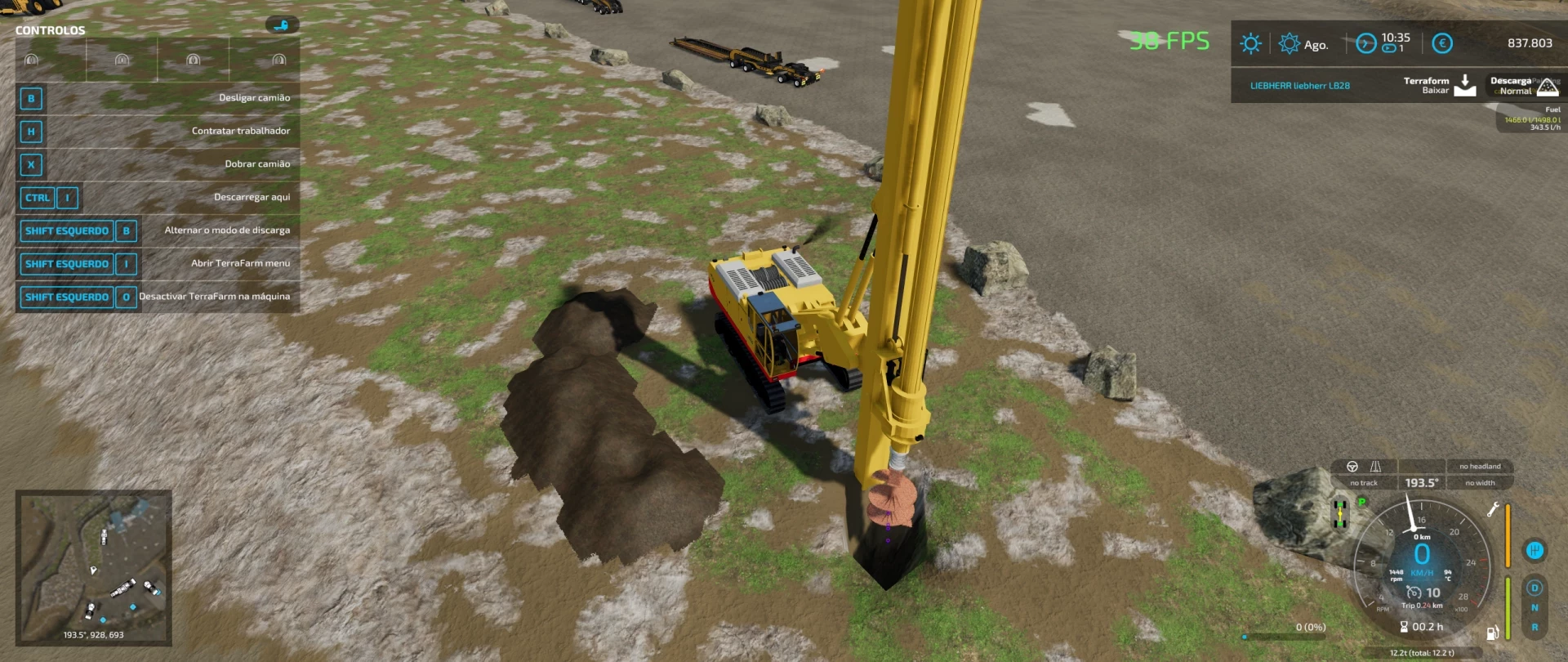Toggle cruise control on the dashboard
The image size is (1568, 662).
1414,592
